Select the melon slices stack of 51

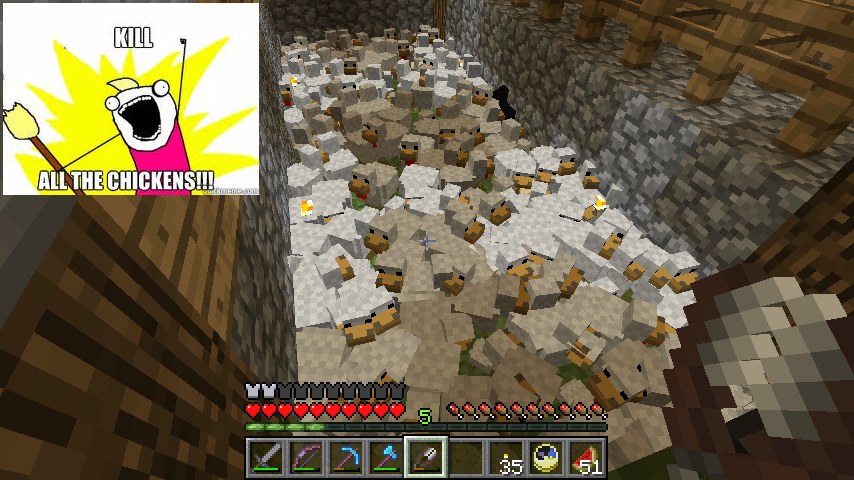pos(586,458)
